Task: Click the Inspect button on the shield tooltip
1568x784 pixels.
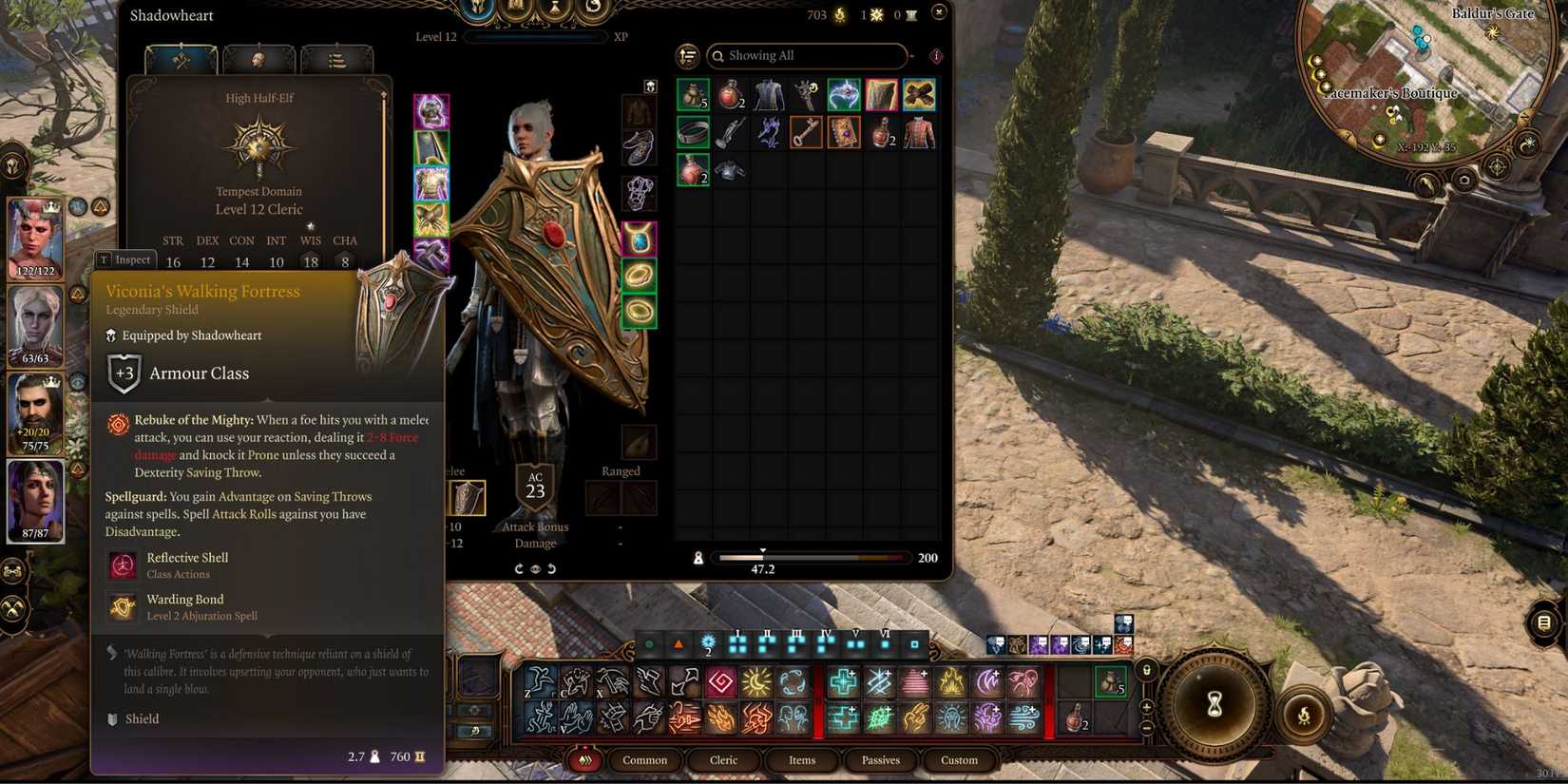Action: [125, 258]
